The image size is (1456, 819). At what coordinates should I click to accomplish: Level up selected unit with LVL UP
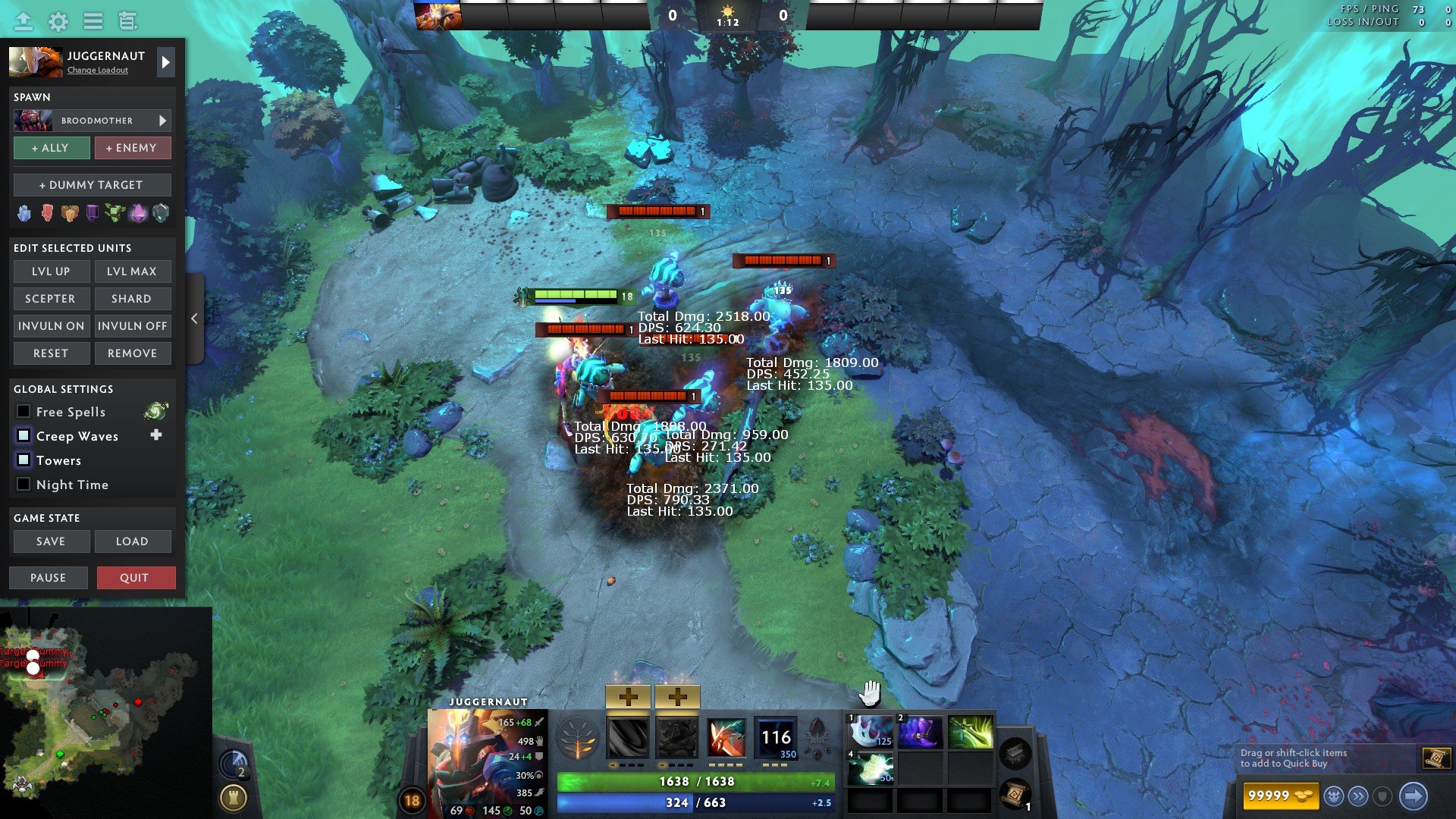[x=51, y=271]
